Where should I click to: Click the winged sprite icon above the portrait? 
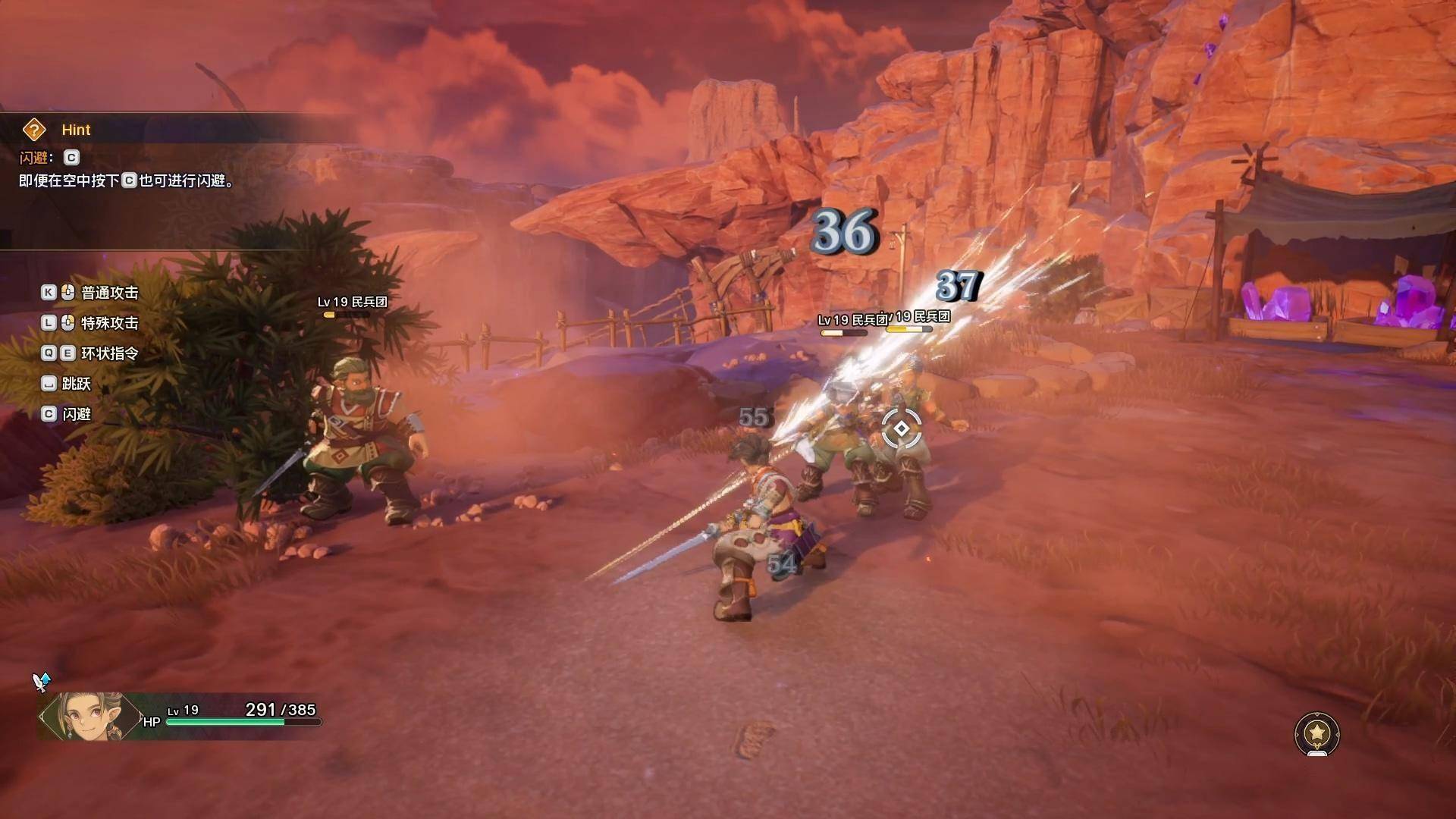[x=41, y=681]
